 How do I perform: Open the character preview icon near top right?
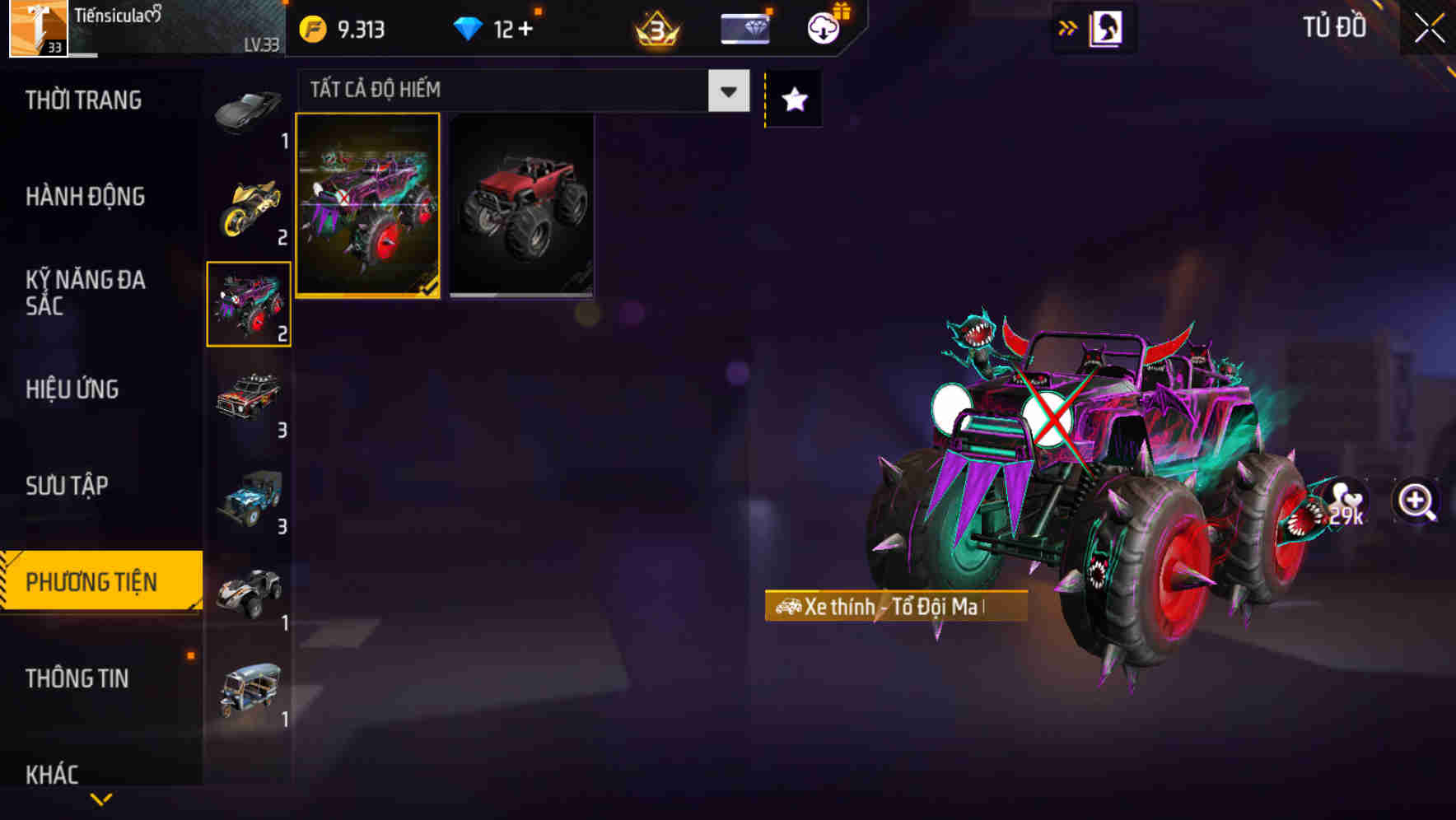(x=1108, y=27)
